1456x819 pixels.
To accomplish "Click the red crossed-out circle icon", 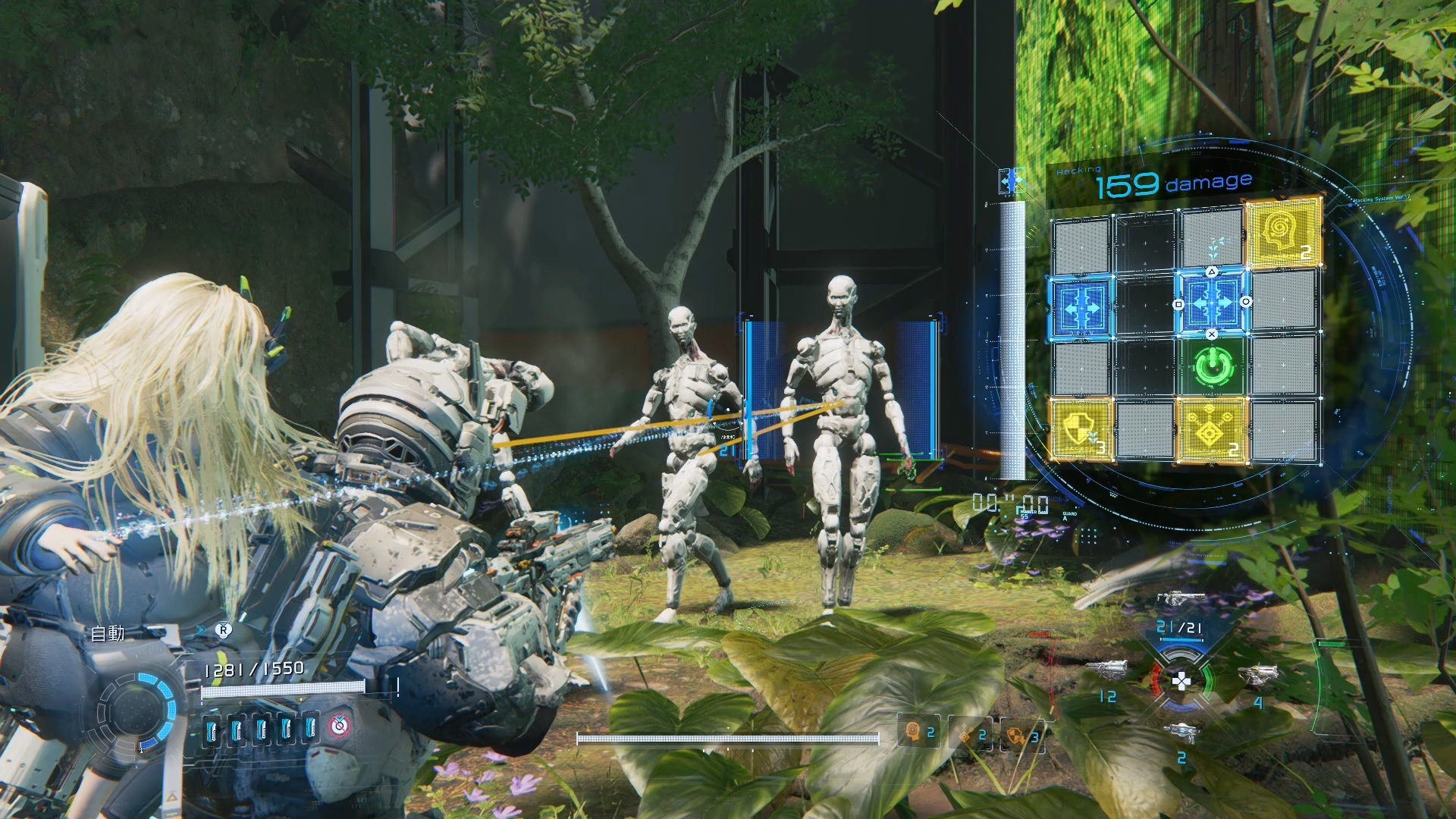I will click(x=340, y=726).
